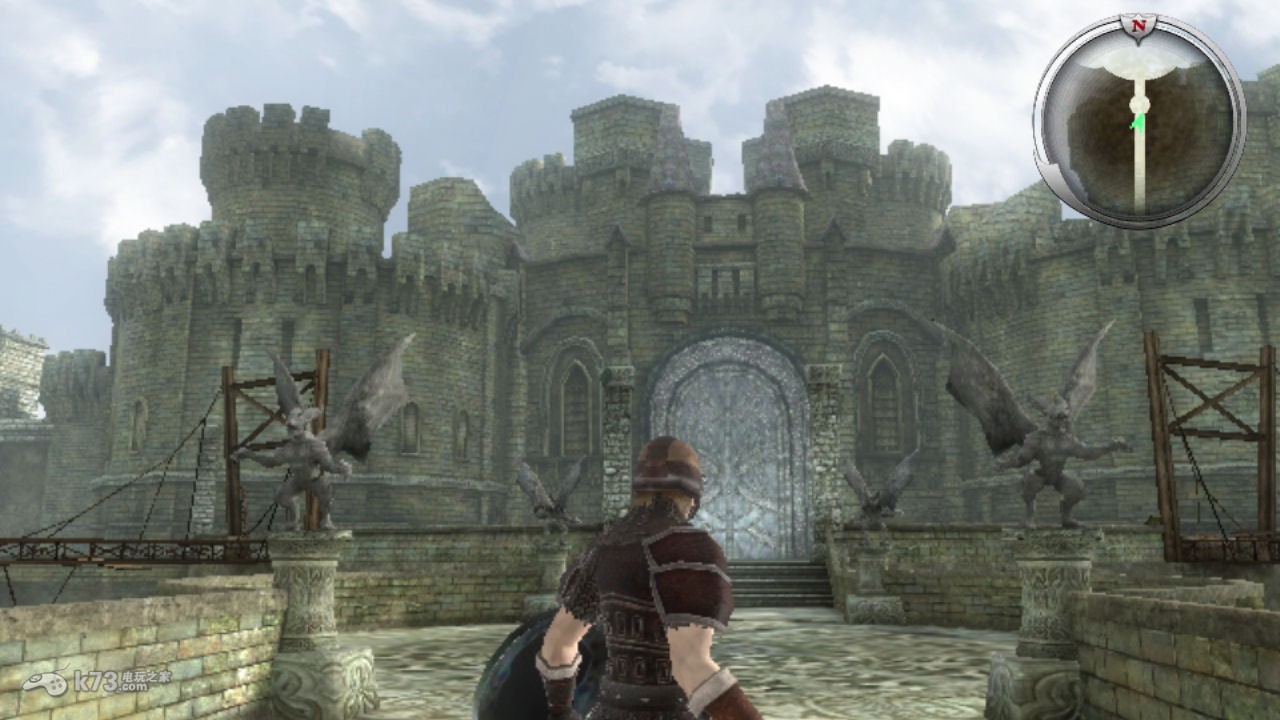Click the red N compass marker
The width and height of the screenshot is (1280, 720).
tap(1137, 24)
